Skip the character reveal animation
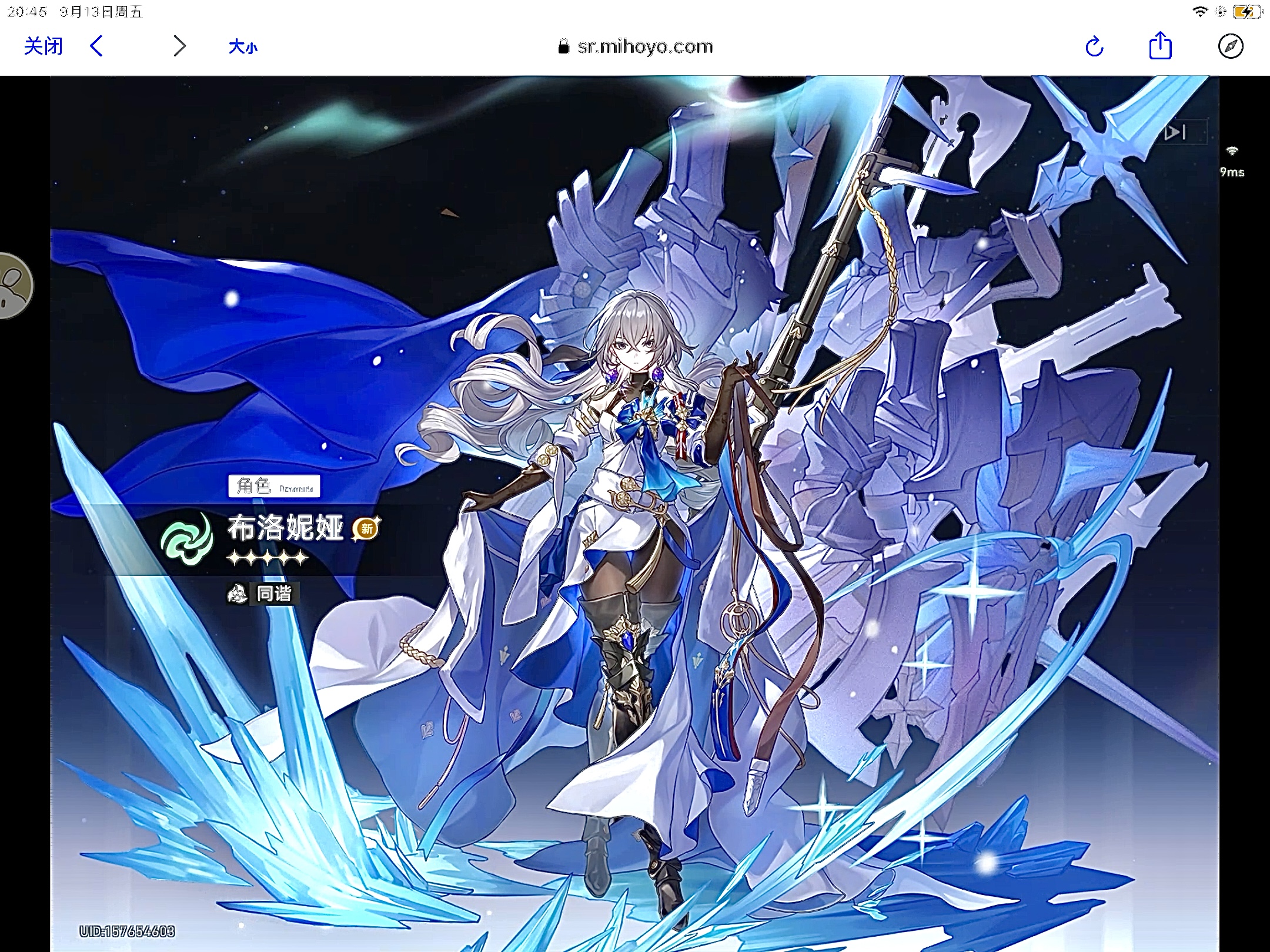 pyautogui.click(x=1176, y=133)
